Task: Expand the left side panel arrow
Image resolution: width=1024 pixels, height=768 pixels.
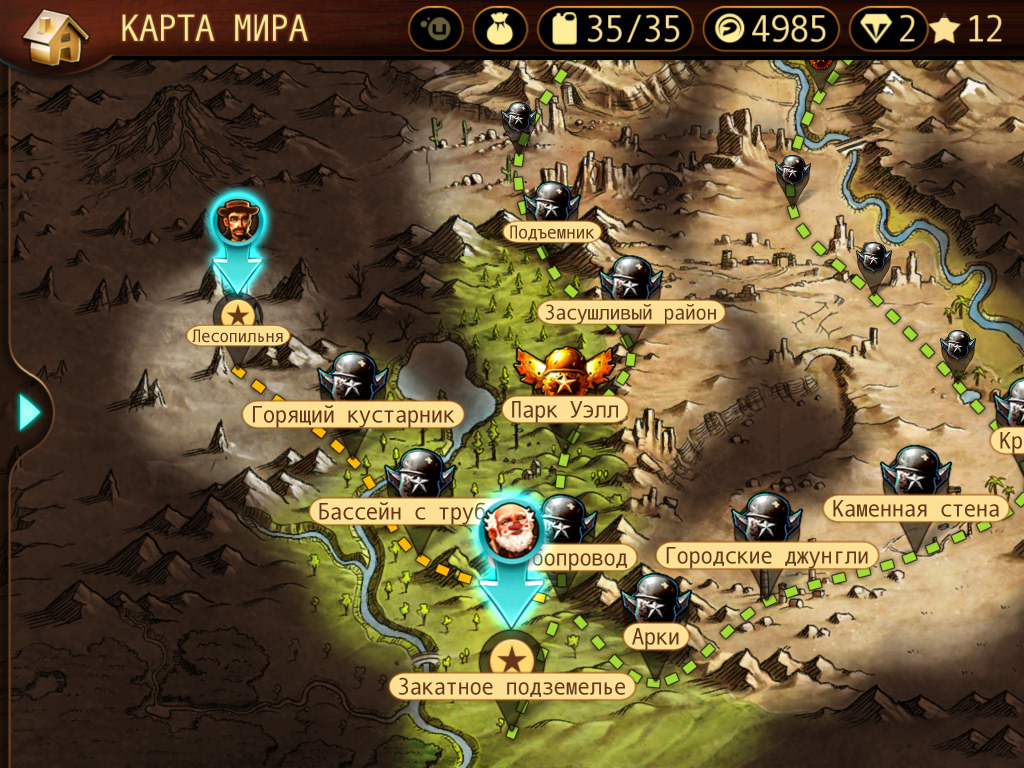Action: pyautogui.click(x=28, y=411)
